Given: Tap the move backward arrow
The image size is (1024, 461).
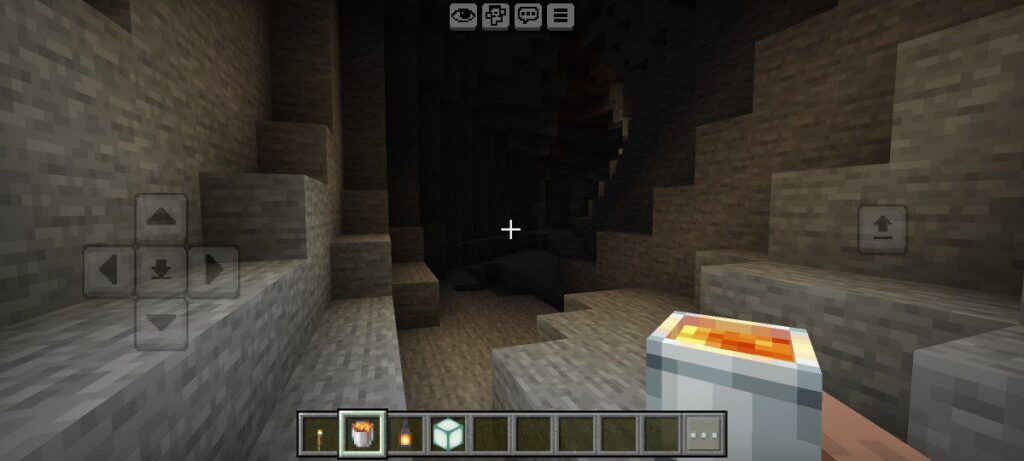Looking at the screenshot, I should coord(161,322).
